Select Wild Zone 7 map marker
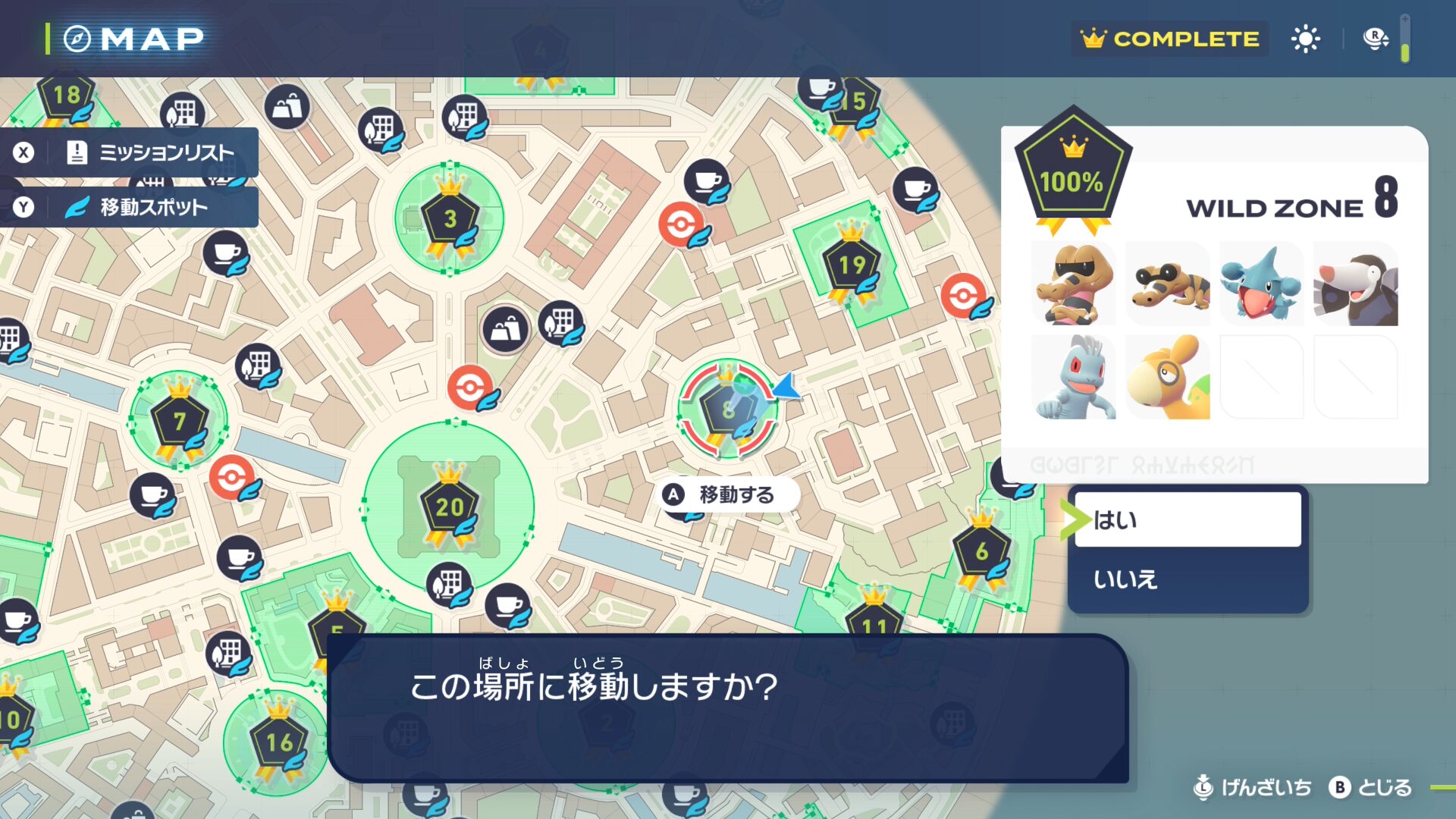The width and height of the screenshot is (1456, 819). (x=179, y=421)
